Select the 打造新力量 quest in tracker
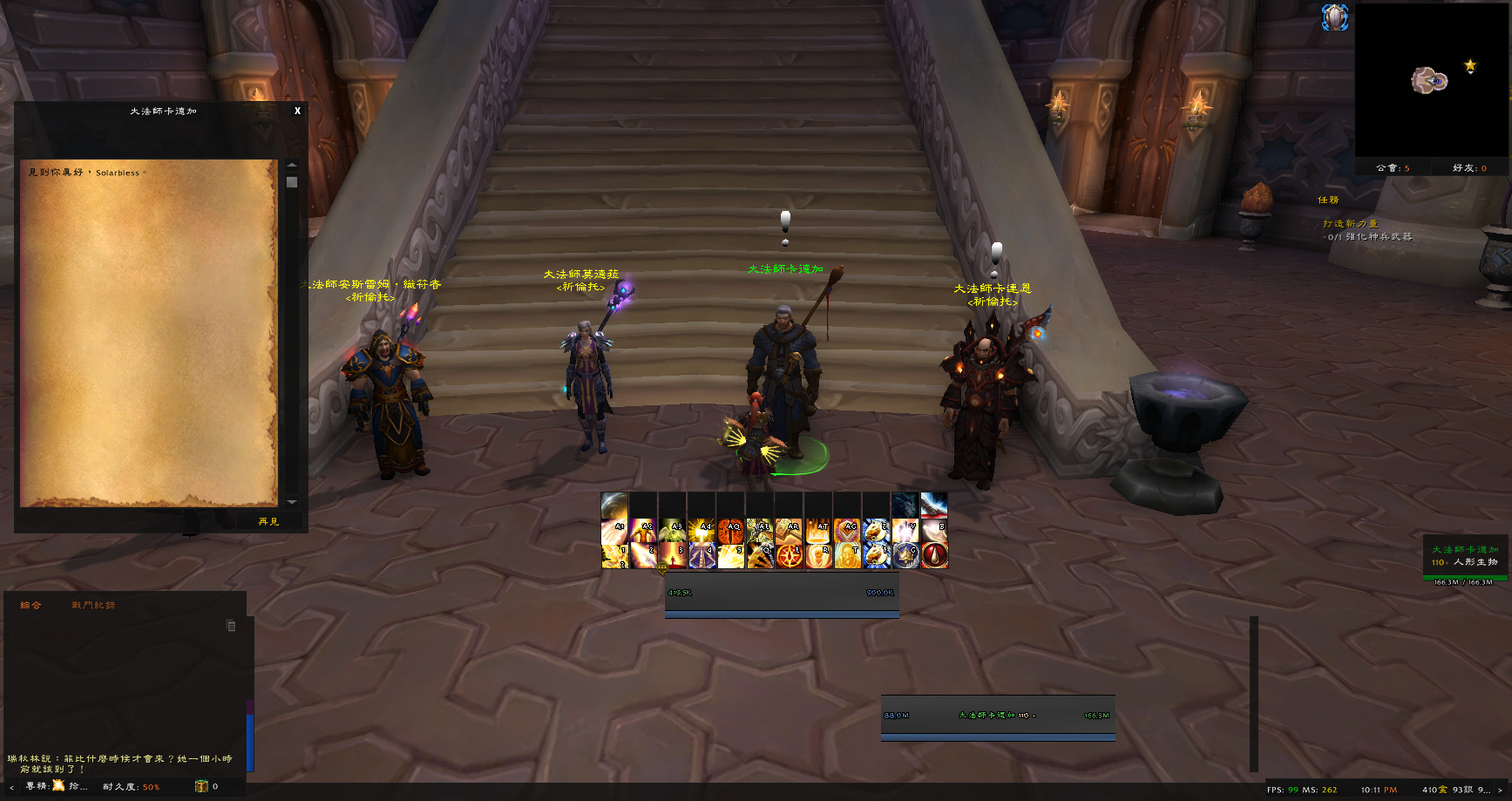The image size is (1512, 801). [x=1350, y=224]
